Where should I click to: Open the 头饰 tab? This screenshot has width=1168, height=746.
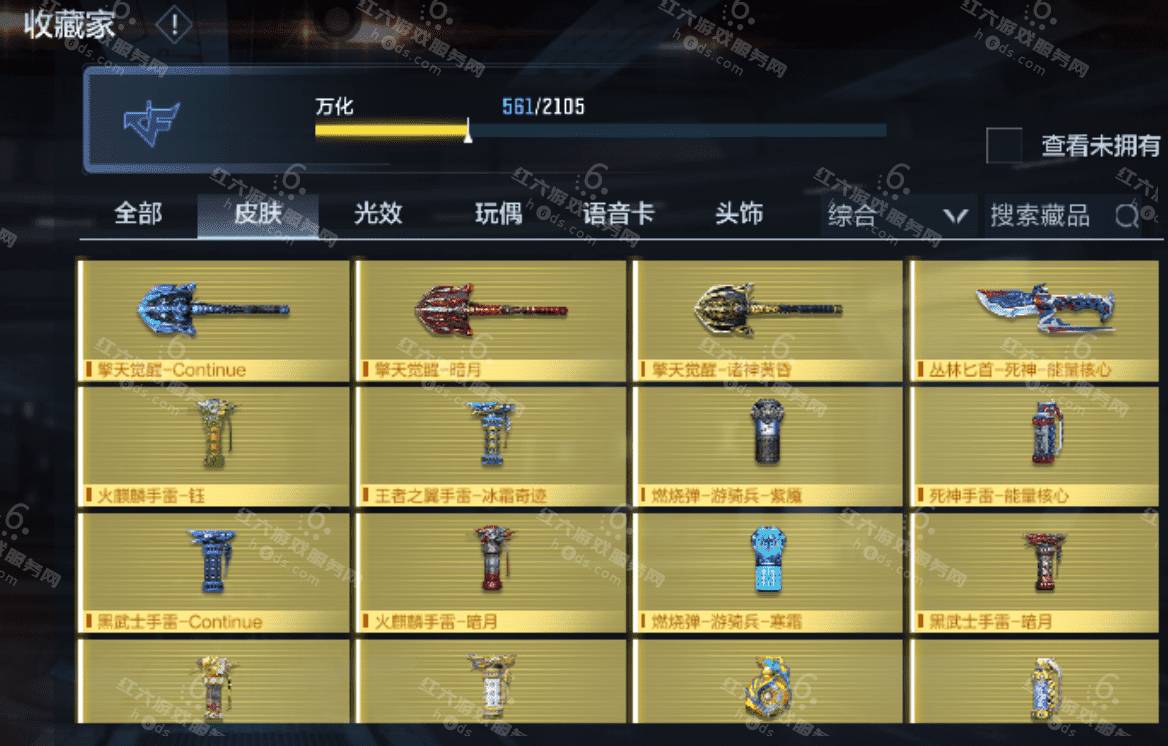(739, 213)
